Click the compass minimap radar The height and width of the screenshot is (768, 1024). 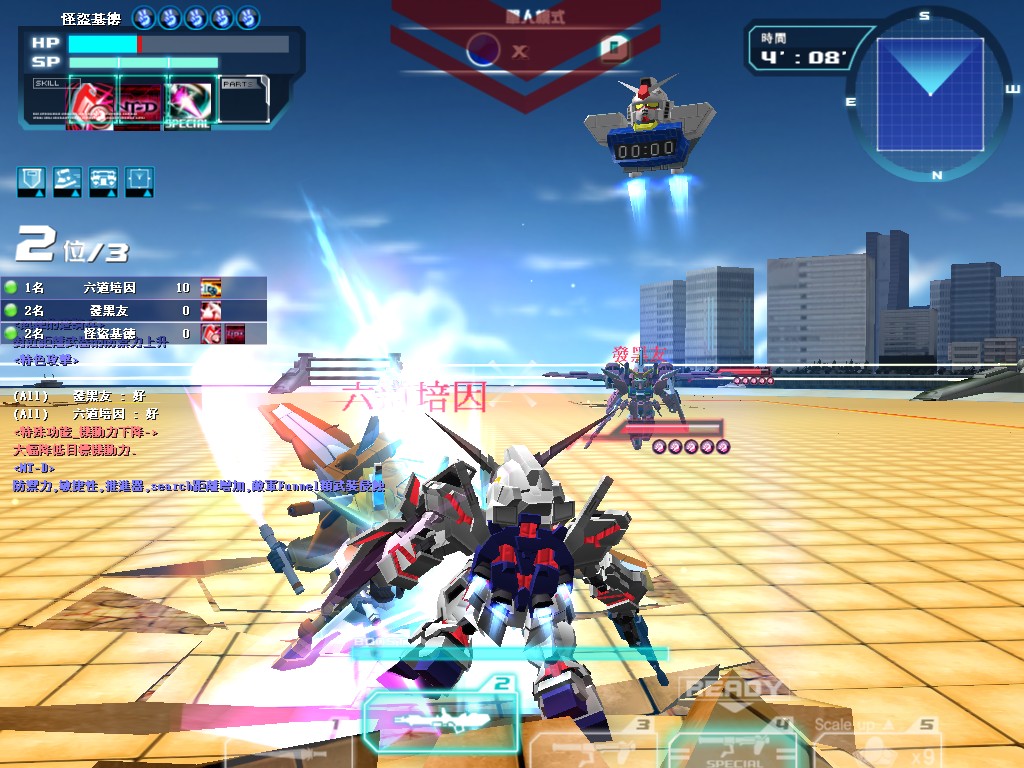pyautogui.click(x=928, y=93)
